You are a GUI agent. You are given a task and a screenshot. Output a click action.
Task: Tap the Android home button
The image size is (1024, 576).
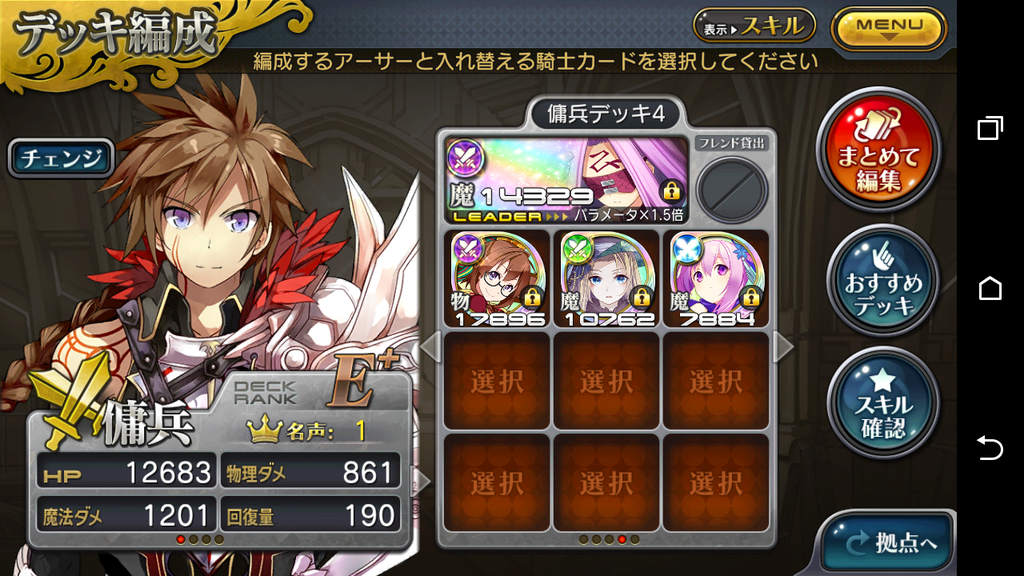tap(990, 288)
